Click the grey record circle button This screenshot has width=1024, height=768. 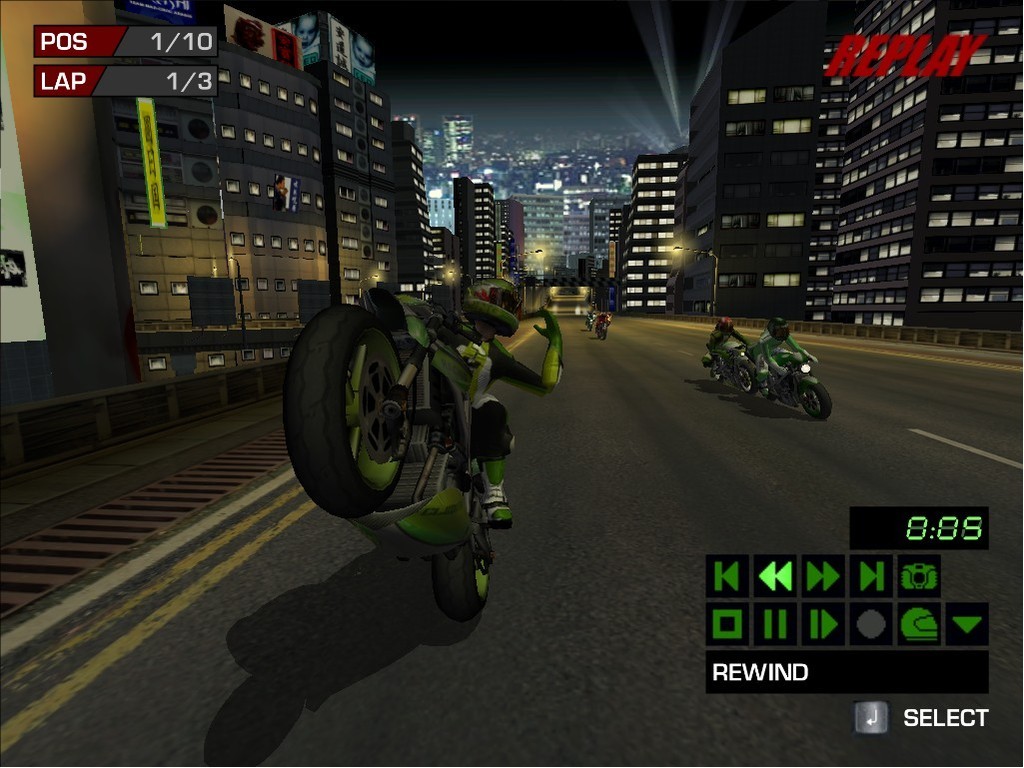(x=871, y=624)
